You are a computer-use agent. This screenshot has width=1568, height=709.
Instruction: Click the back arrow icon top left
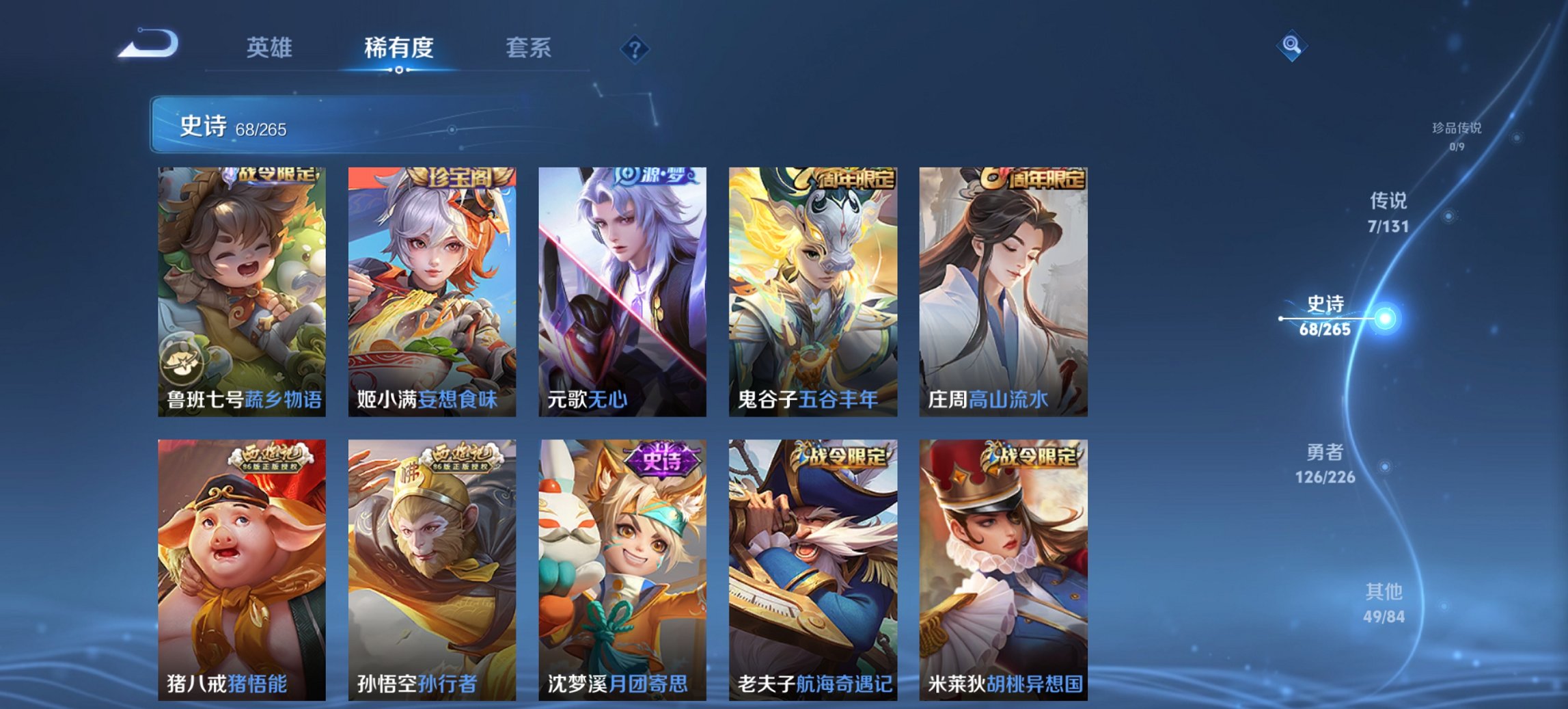click(150, 45)
